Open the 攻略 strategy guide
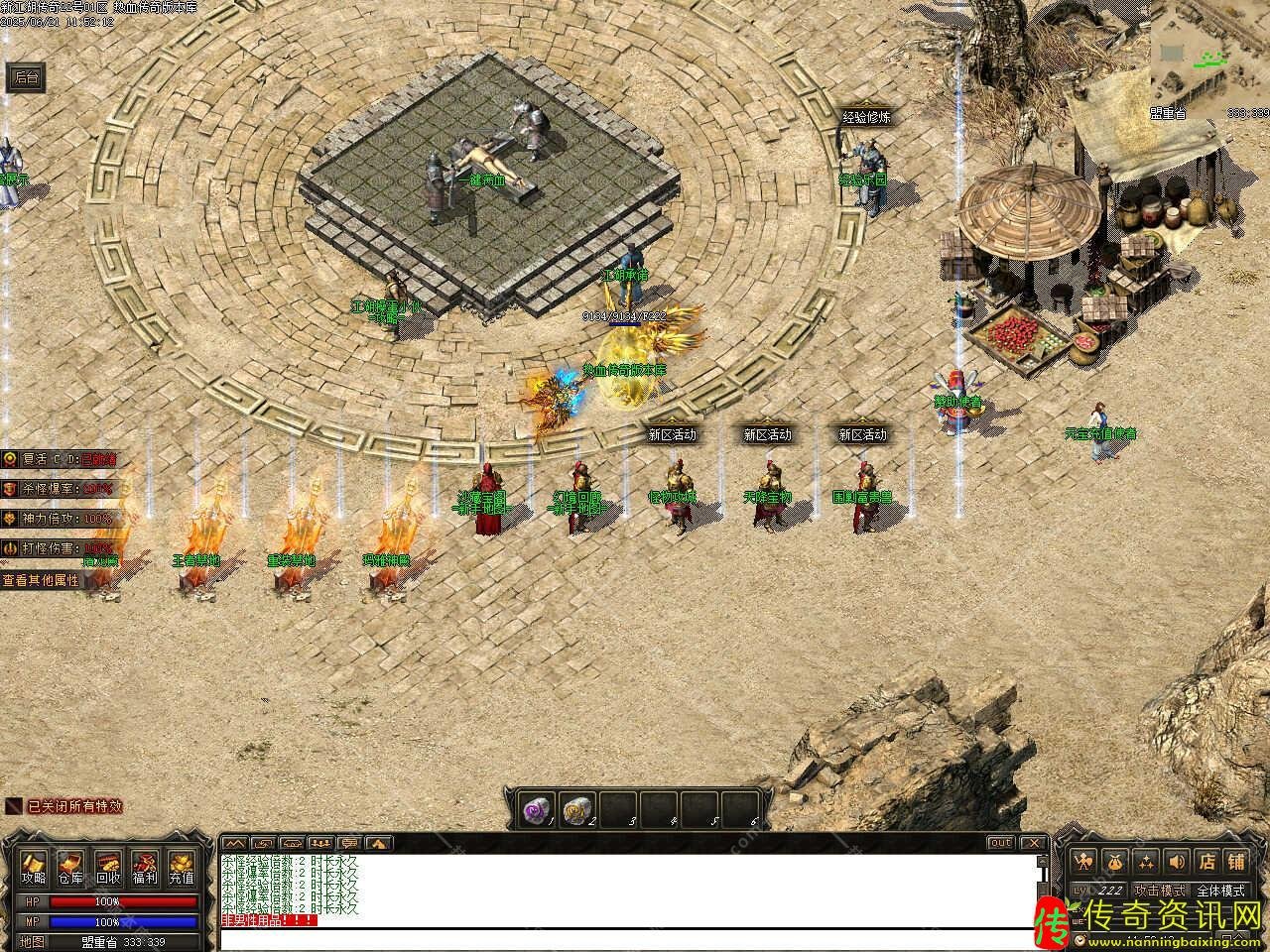The height and width of the screenshot is (952, 1270). tap(34, 868)
